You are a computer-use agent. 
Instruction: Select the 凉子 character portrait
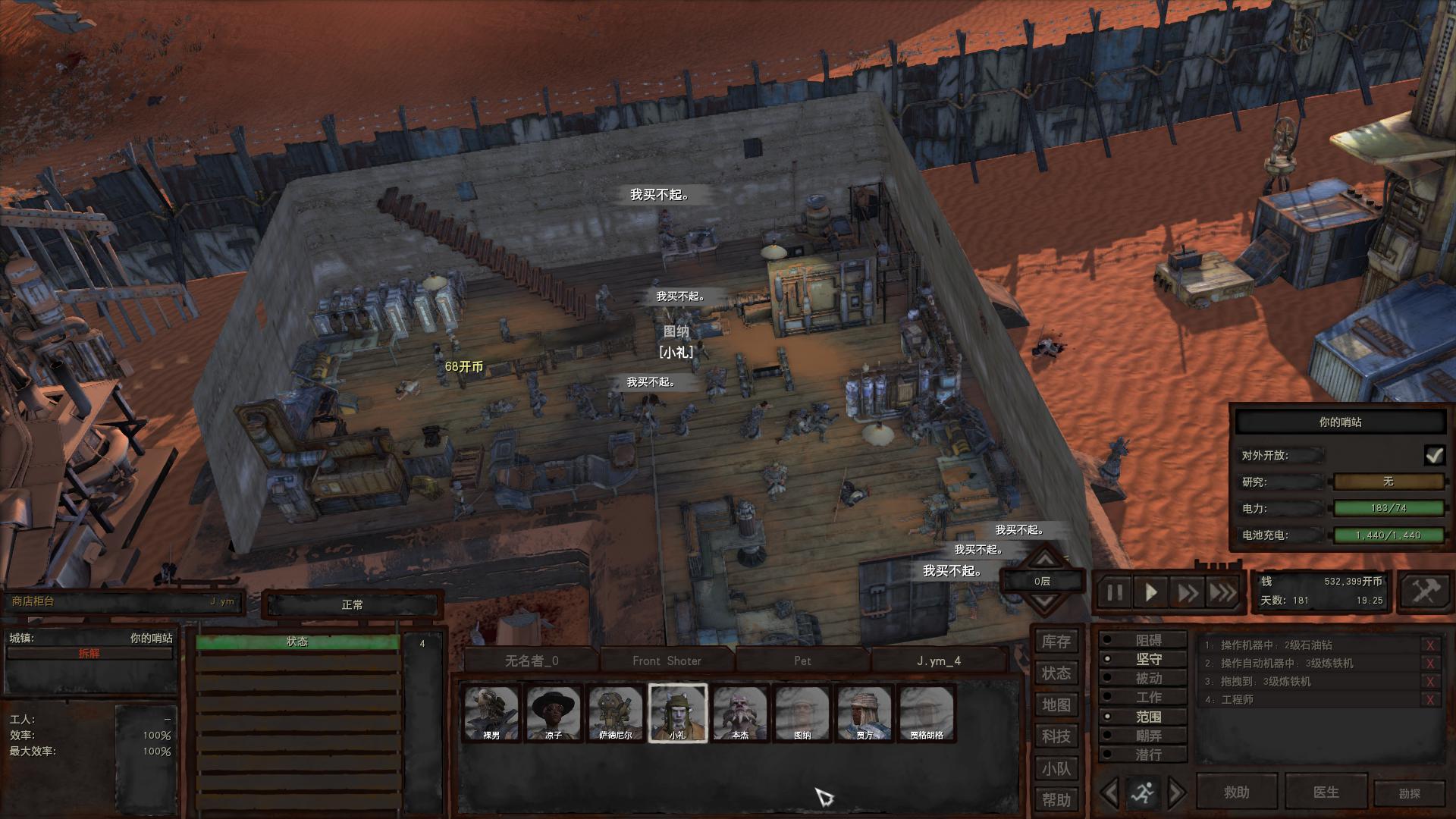(554, 713)
